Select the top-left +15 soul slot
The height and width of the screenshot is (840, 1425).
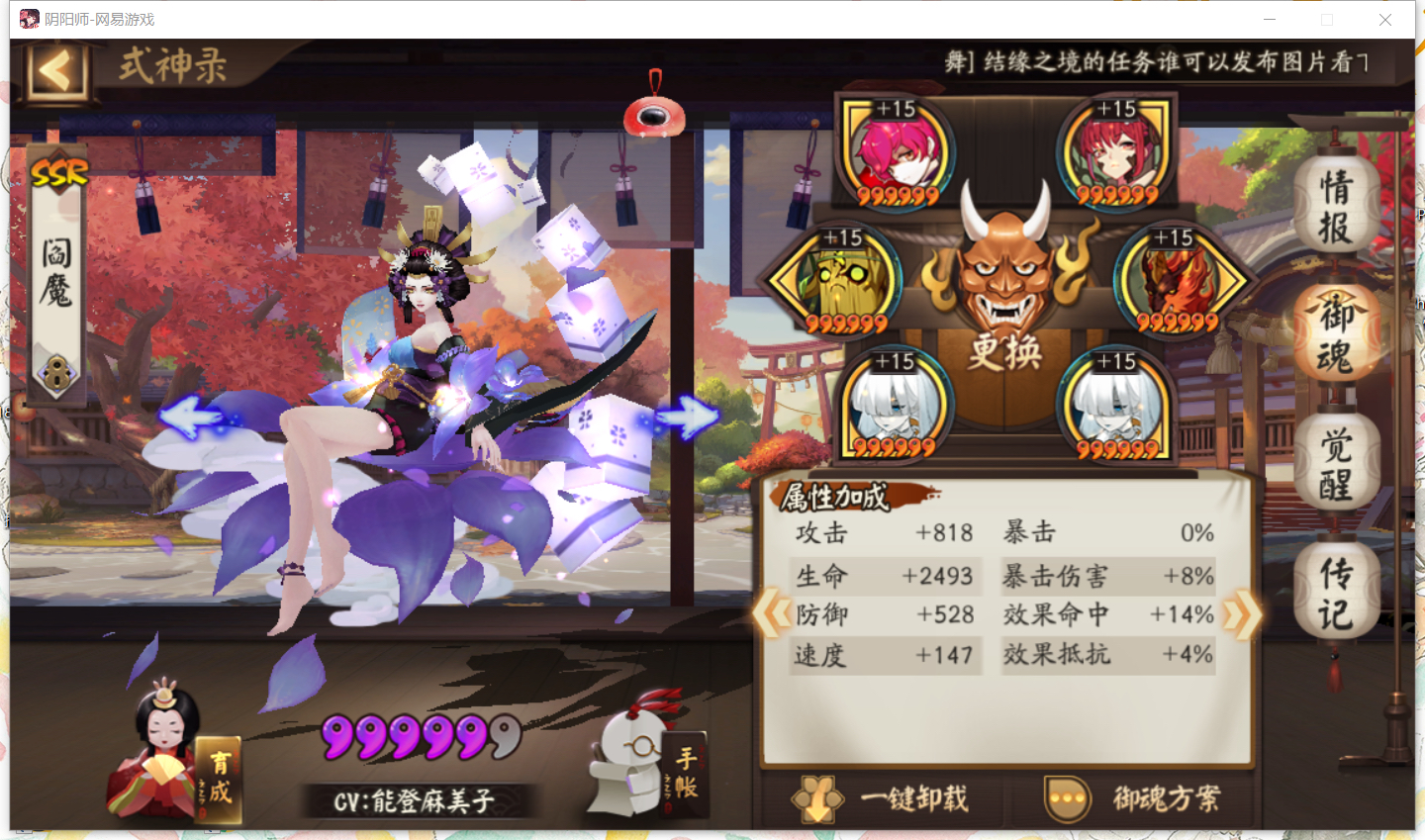[897, 153]
